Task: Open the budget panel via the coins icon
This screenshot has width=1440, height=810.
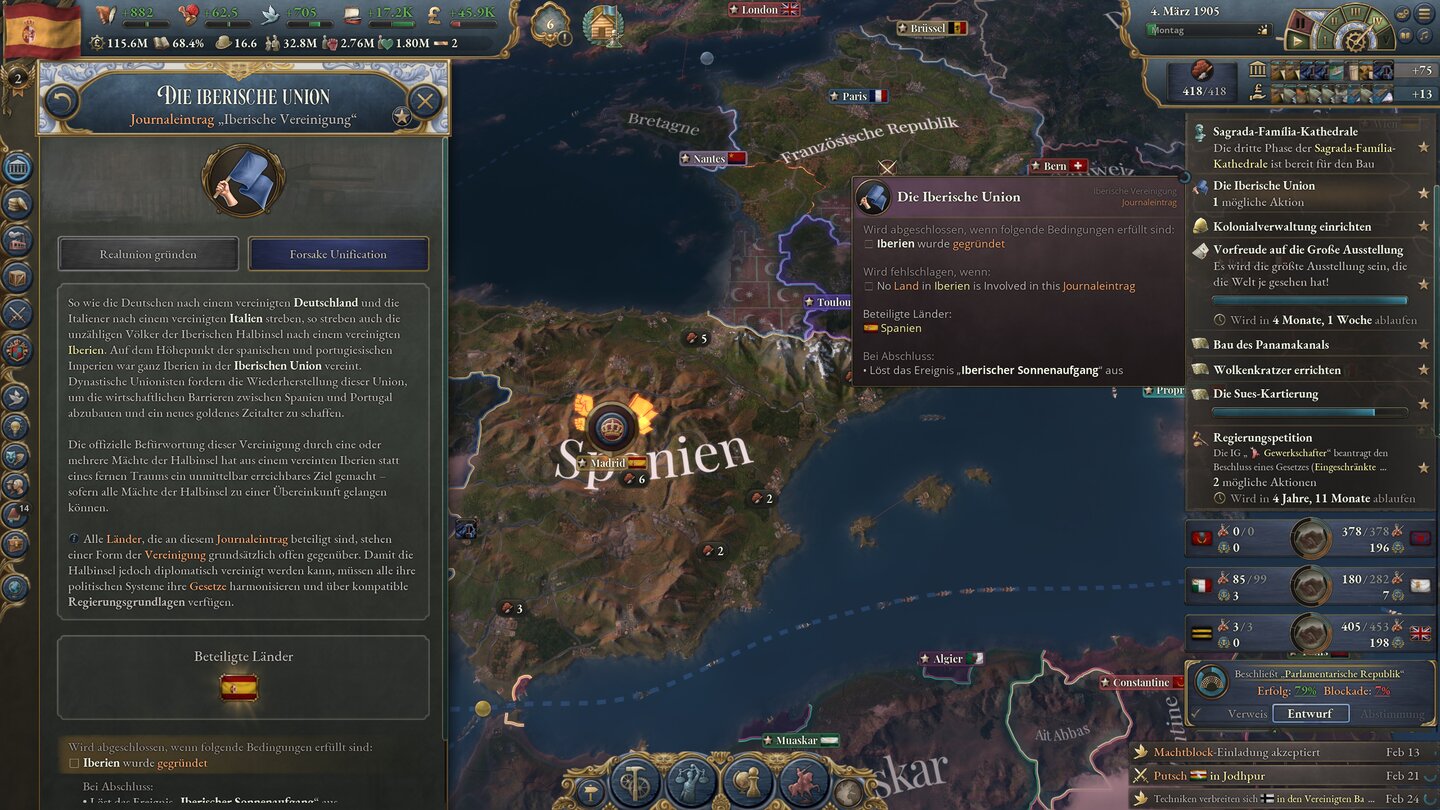Action: click(16, 203)
